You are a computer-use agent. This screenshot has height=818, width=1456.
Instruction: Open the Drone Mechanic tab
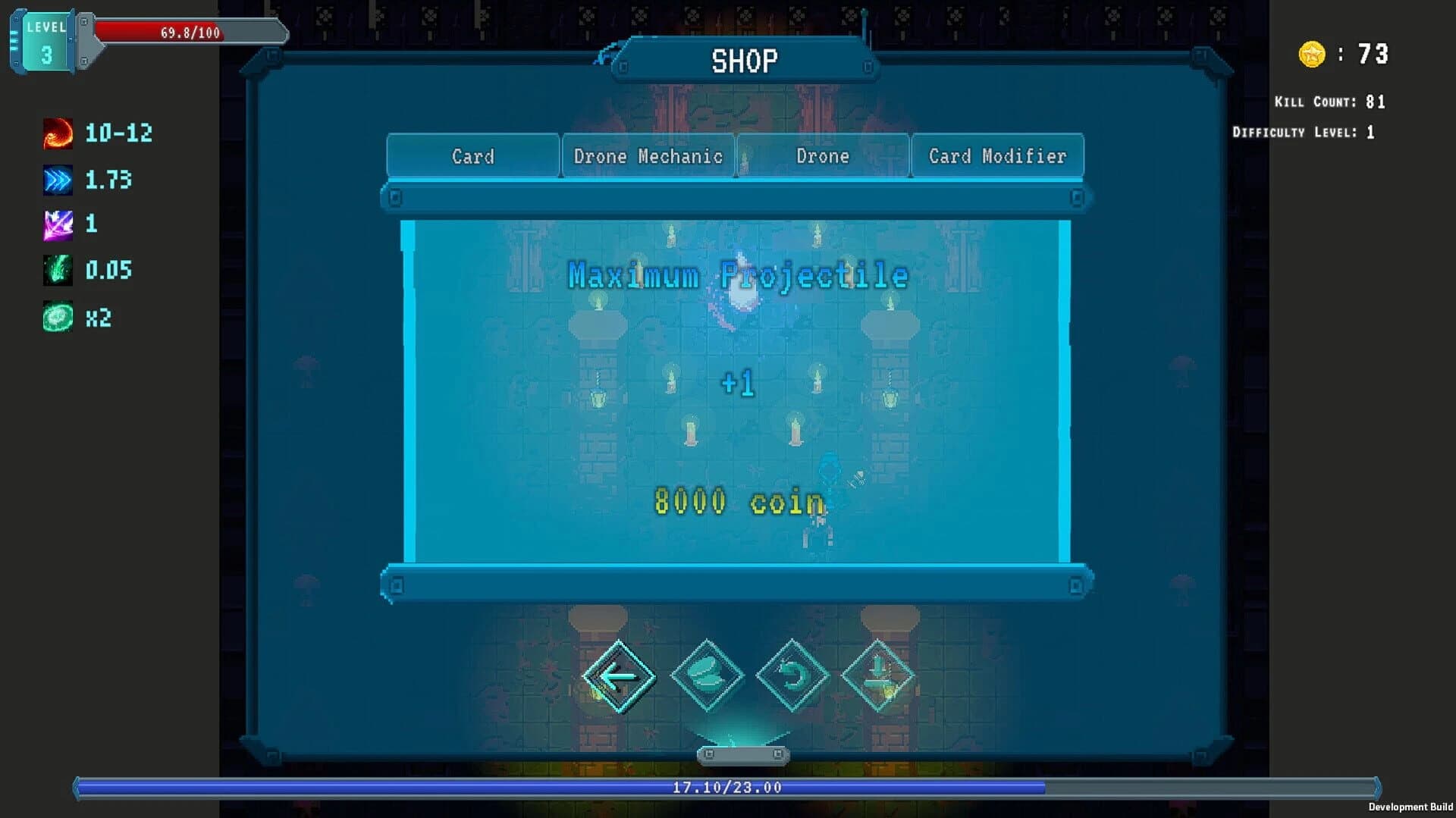pyautogui.click(x=648, y=156)
